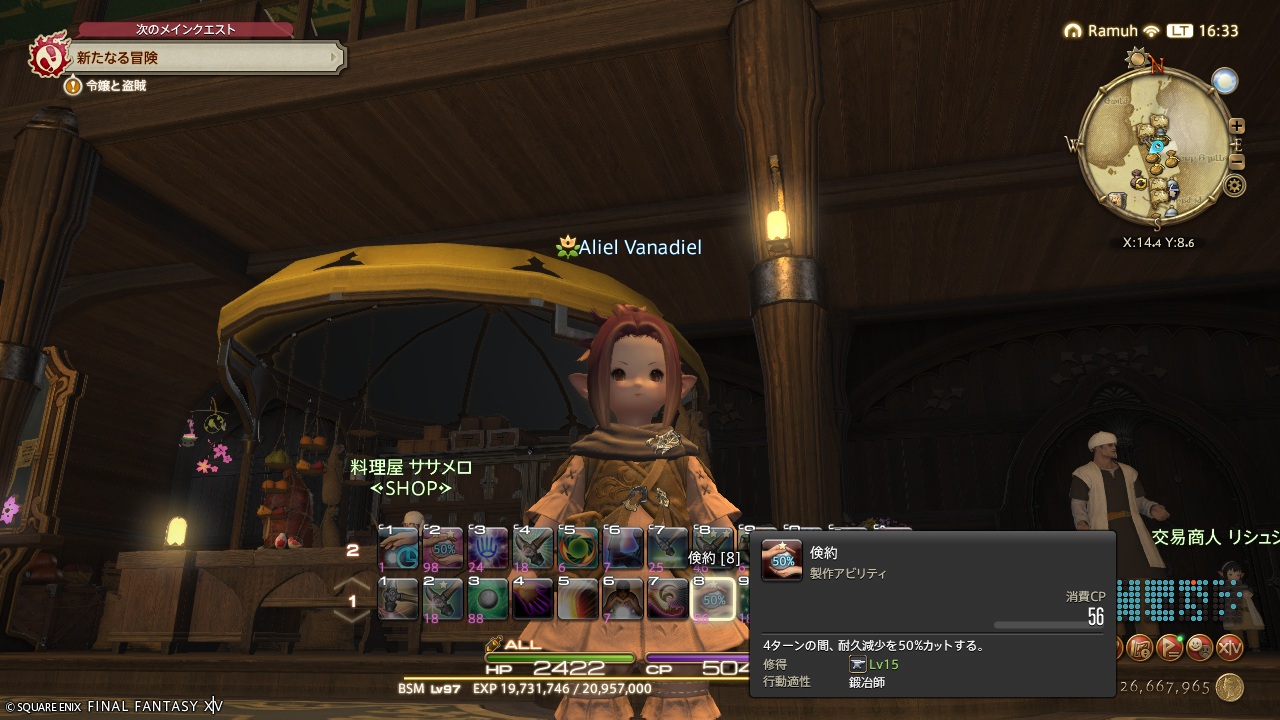
Task: Click the smiley emotes menu icon
Action: coord(1198,648)
